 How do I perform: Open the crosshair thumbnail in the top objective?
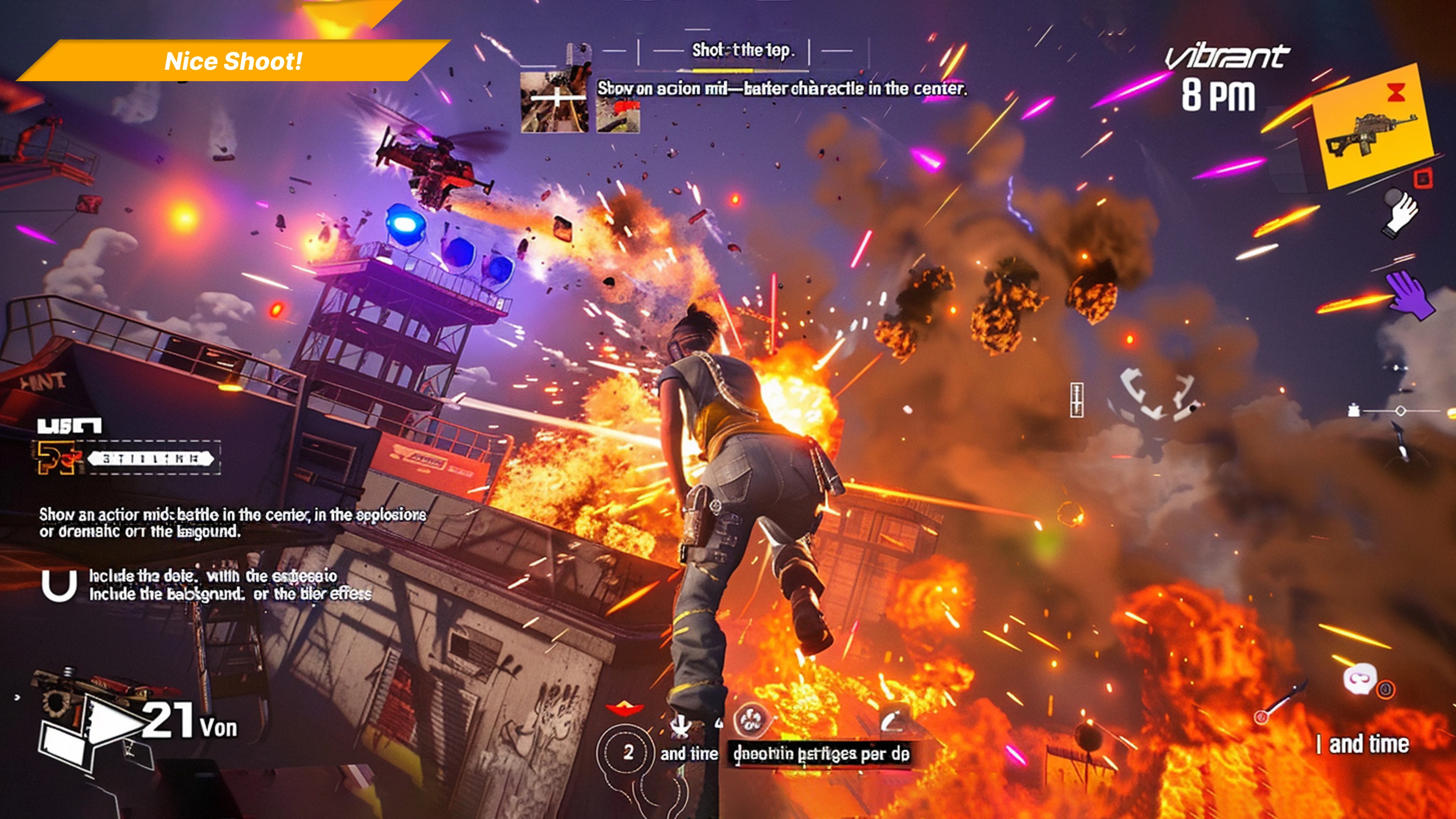554,102
